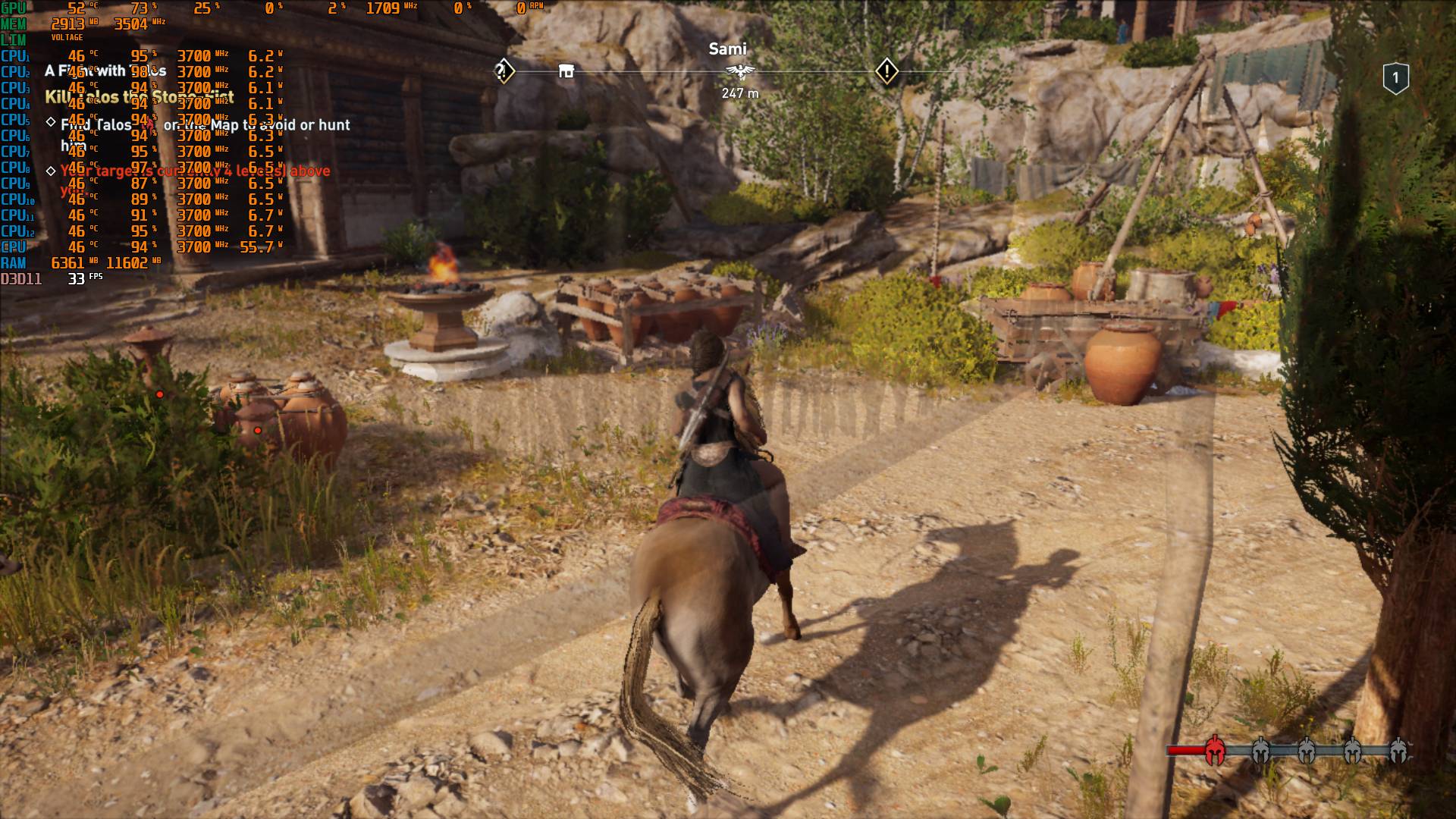Viewport: 1456px width, 819px height.
Task: Expand the GPU readout in the monitoring overlay
Action: [13, 8]
